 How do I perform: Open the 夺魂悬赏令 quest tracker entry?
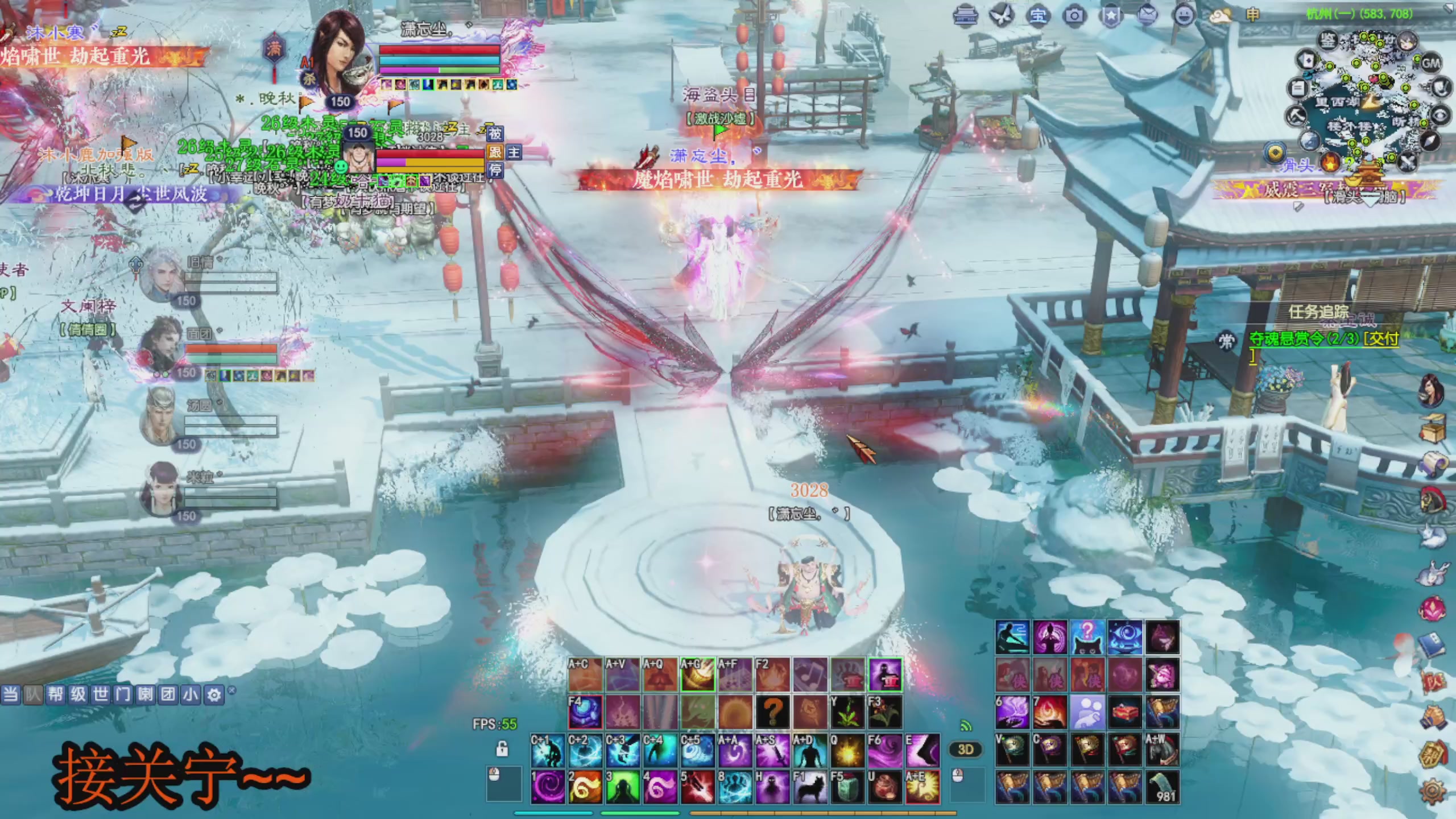coord(1323,339)
